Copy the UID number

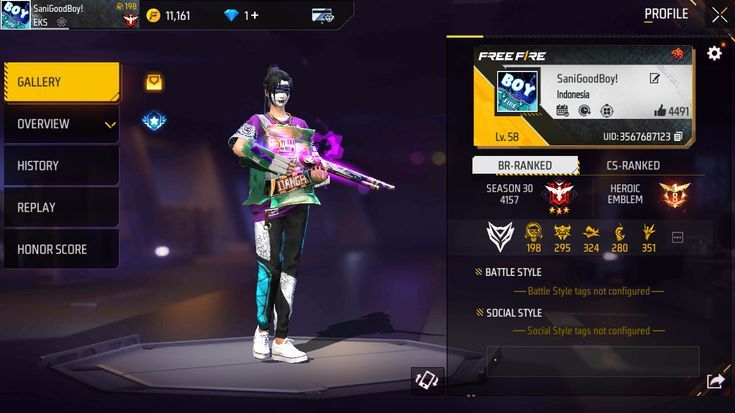679,136
